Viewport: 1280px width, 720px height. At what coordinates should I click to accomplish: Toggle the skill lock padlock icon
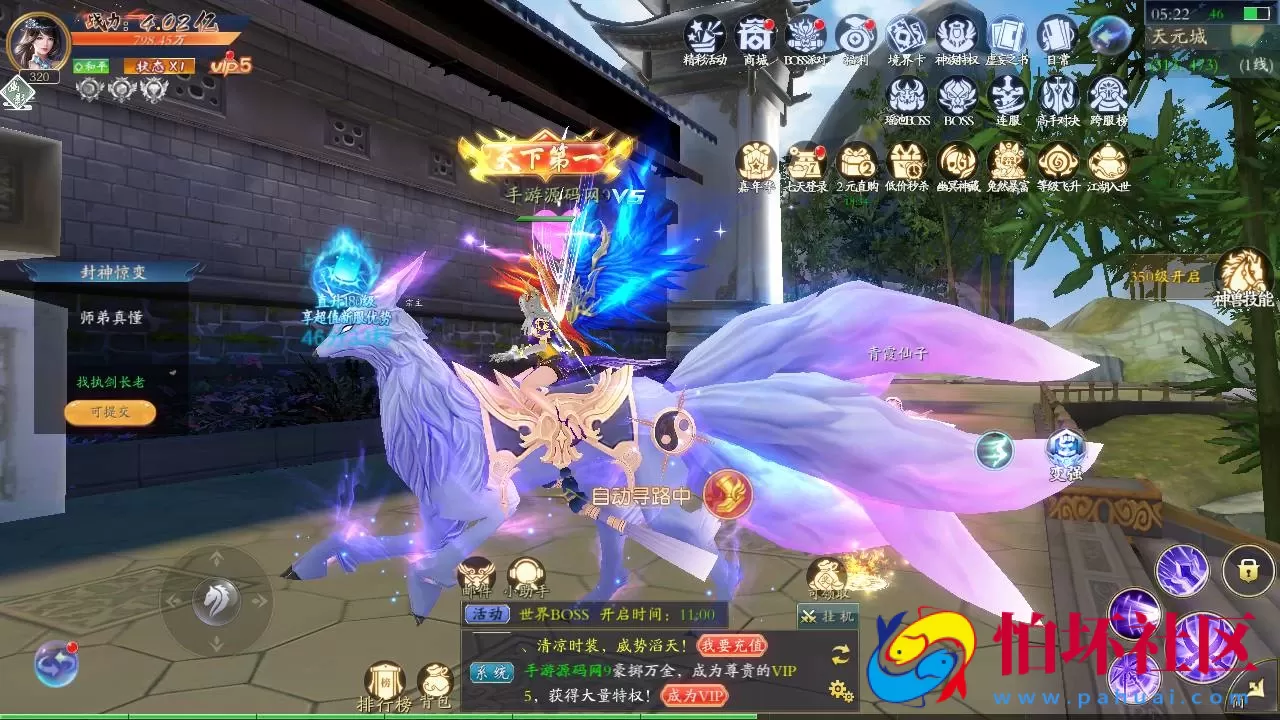point(1247,570)
